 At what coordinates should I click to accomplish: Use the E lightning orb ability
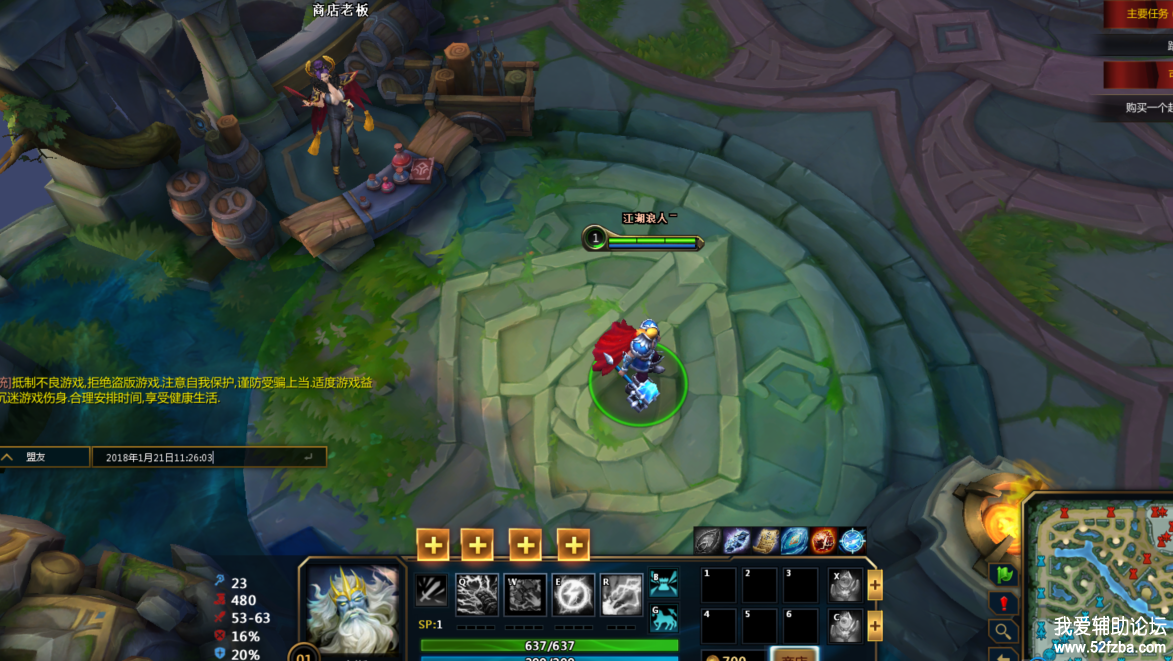(x=573, y=594)
